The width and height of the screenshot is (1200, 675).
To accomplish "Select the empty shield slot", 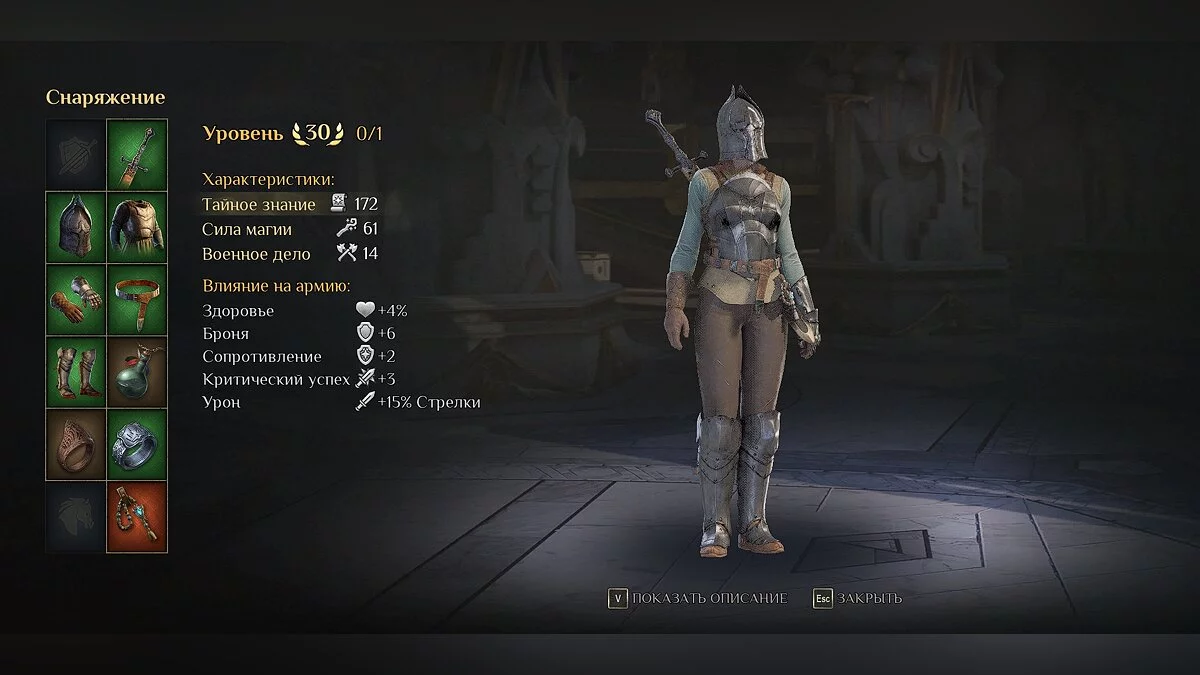I will (x=76, y=154).
